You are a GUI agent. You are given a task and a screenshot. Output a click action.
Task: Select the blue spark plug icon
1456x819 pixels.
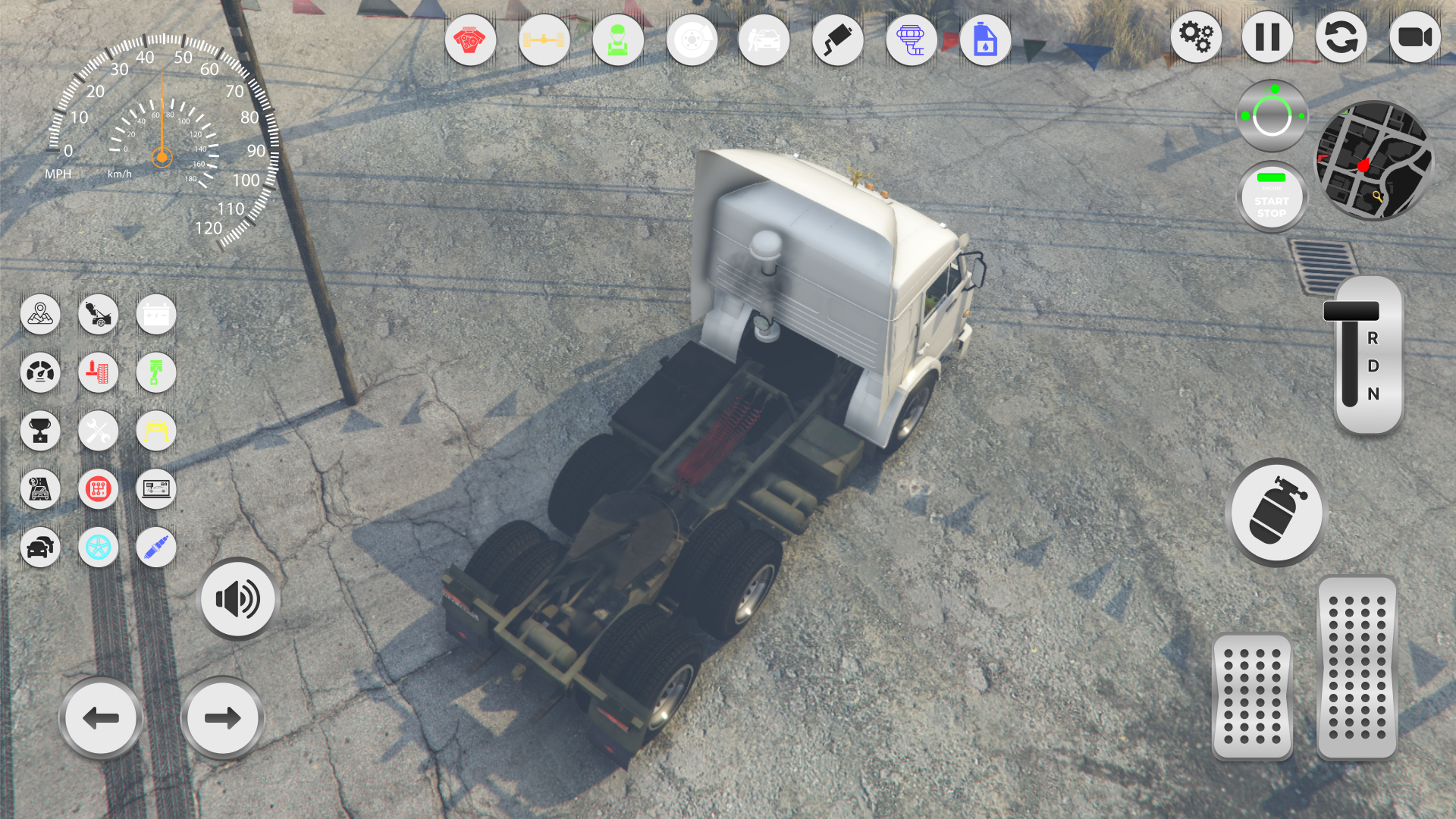tap(155, 547)
